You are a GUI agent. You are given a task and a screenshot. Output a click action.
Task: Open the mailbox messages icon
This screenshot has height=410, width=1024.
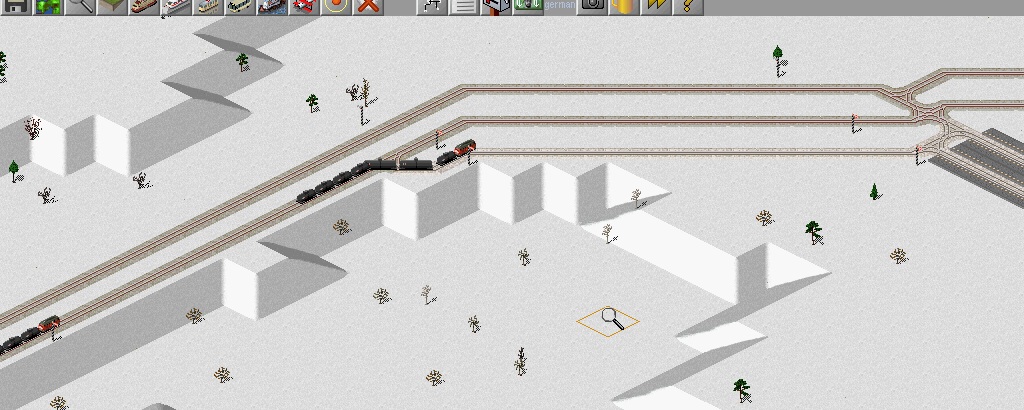coord(496,6)
